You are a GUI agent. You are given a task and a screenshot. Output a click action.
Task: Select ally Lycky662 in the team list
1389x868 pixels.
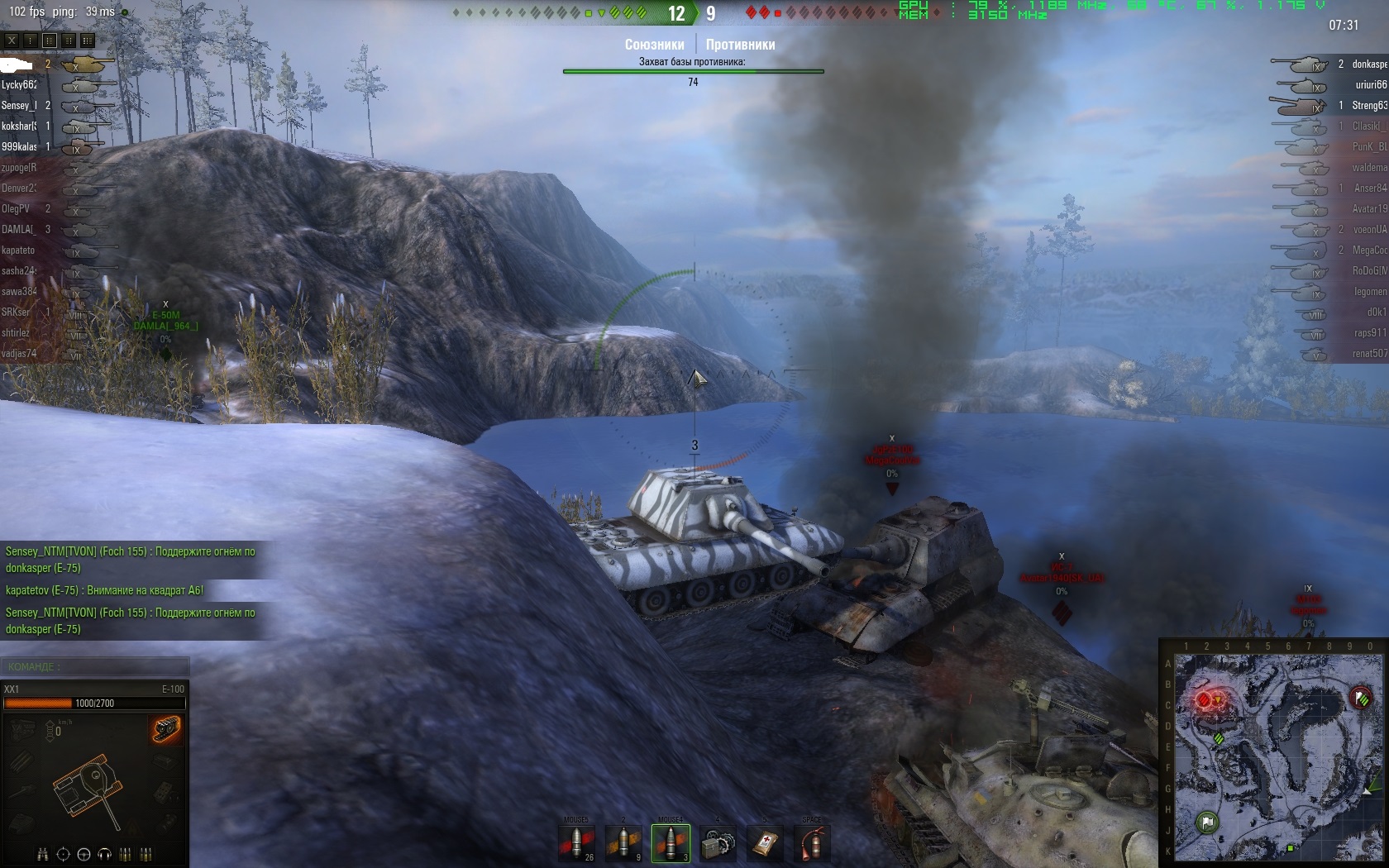[20, 84]
